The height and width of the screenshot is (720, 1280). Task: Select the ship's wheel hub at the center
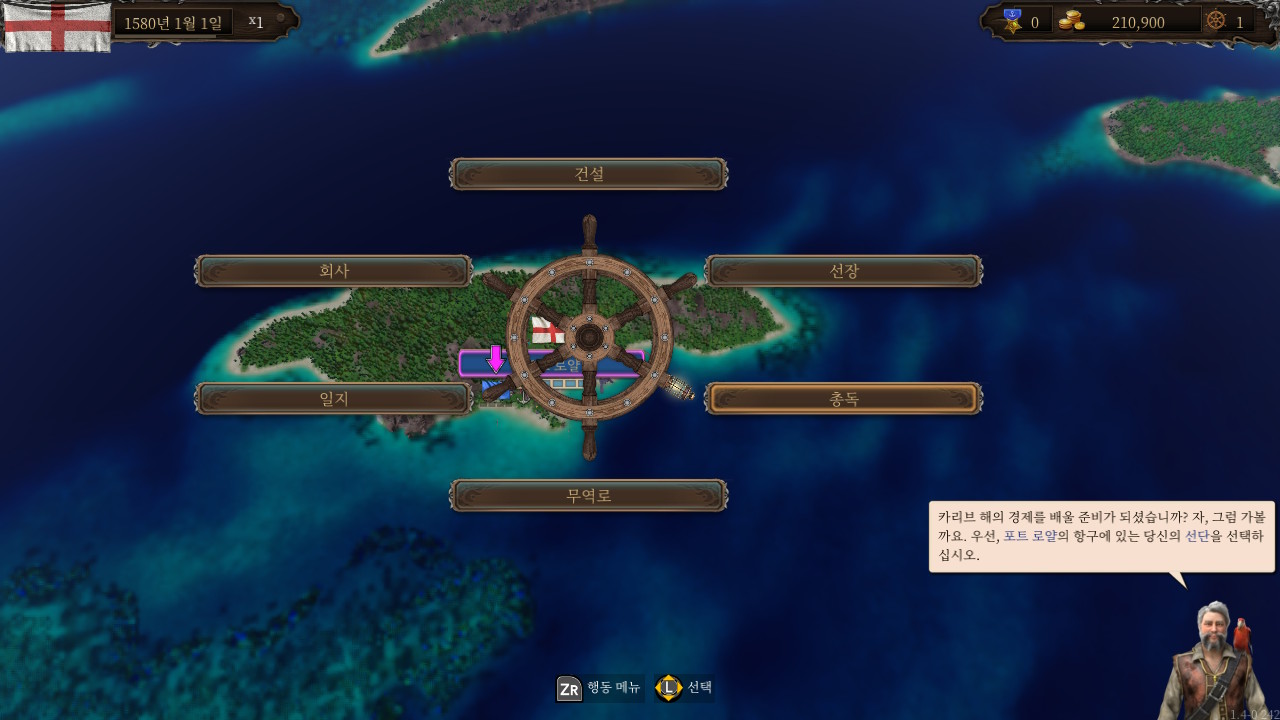(588, 338)
